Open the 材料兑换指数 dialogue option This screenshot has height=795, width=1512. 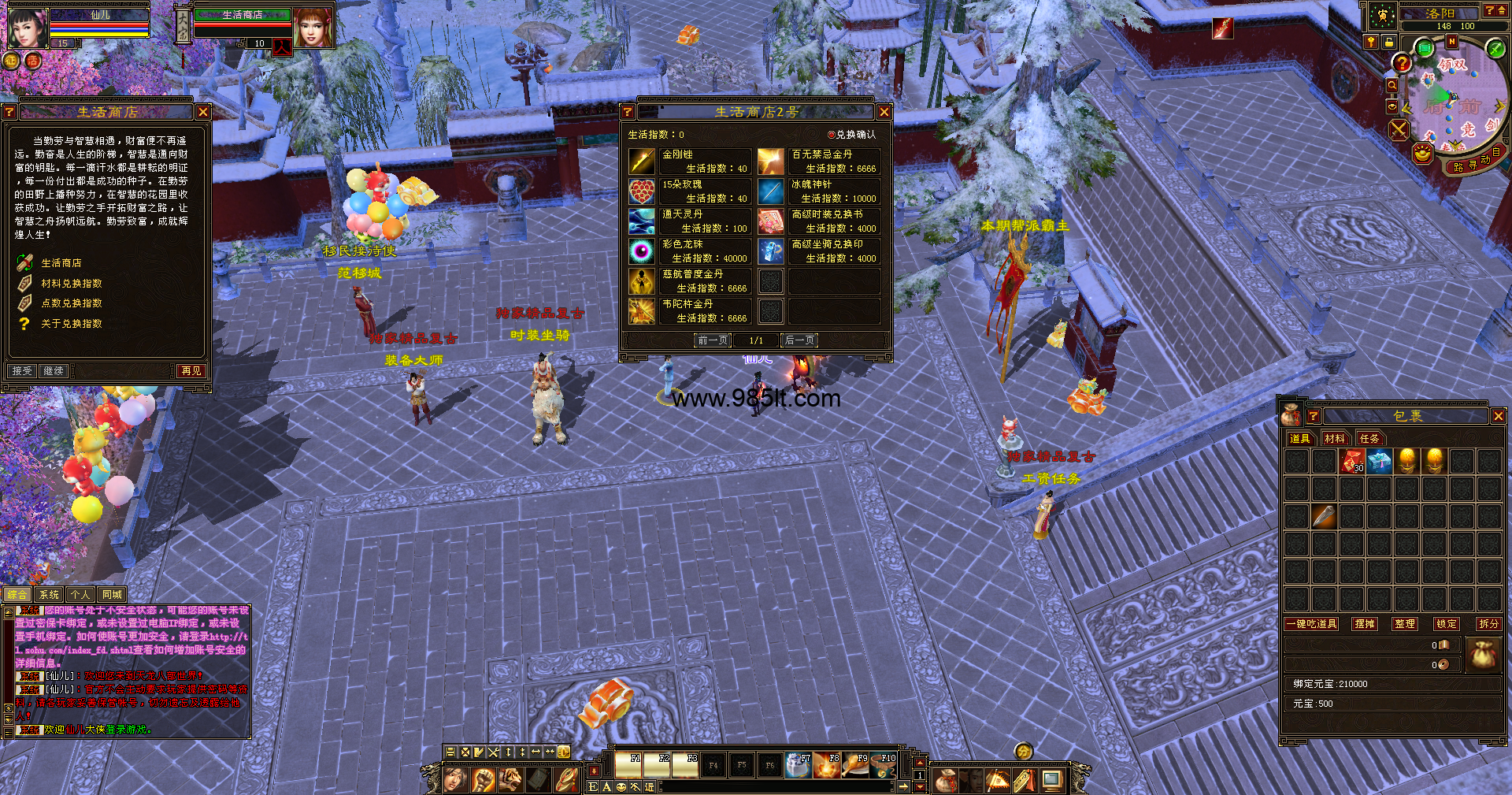click(71, 284)
